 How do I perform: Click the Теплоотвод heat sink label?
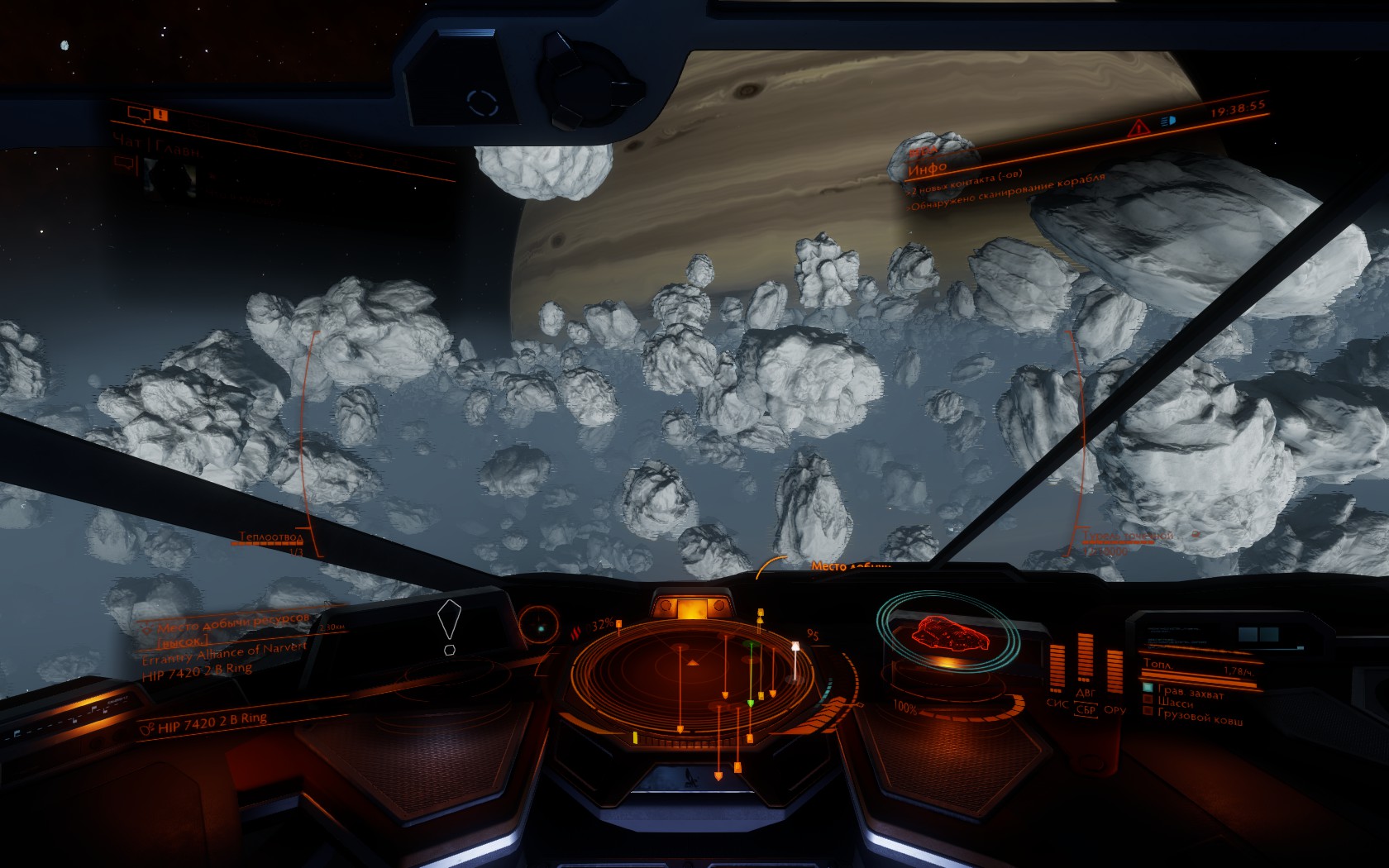[270, 537]
